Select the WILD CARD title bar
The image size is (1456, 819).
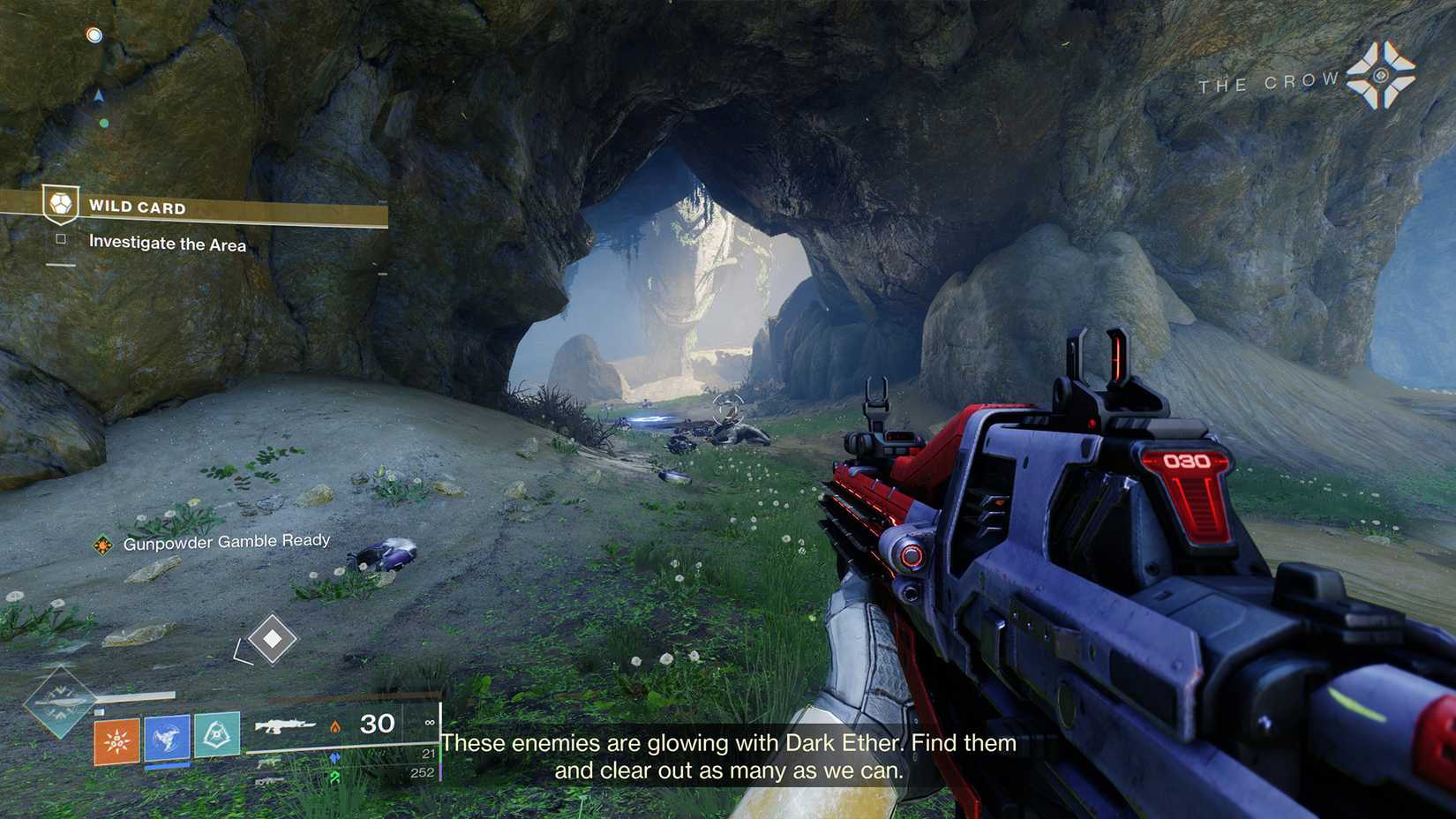coord(138,207)
